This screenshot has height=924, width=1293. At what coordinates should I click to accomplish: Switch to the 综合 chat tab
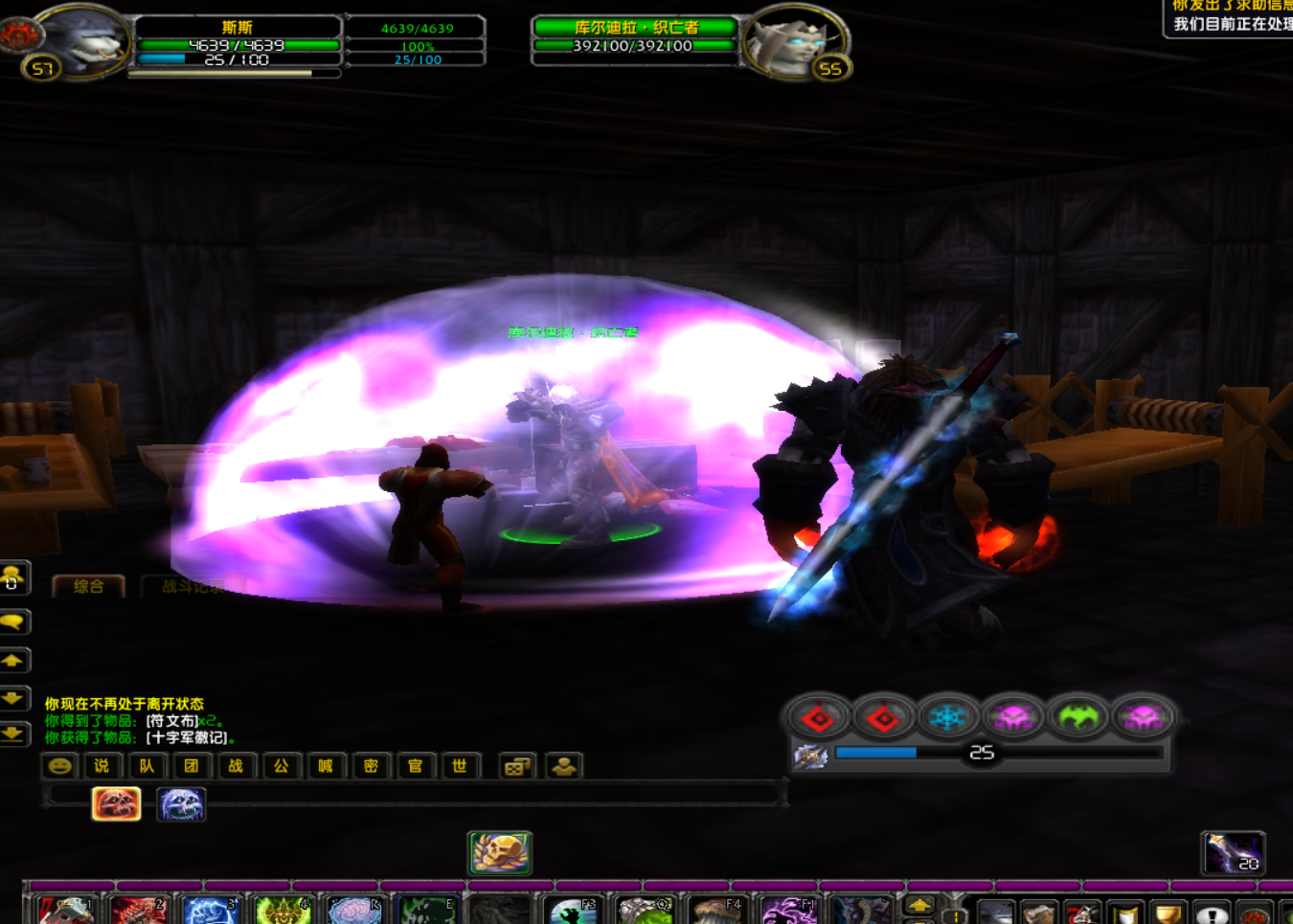[88, 586]
